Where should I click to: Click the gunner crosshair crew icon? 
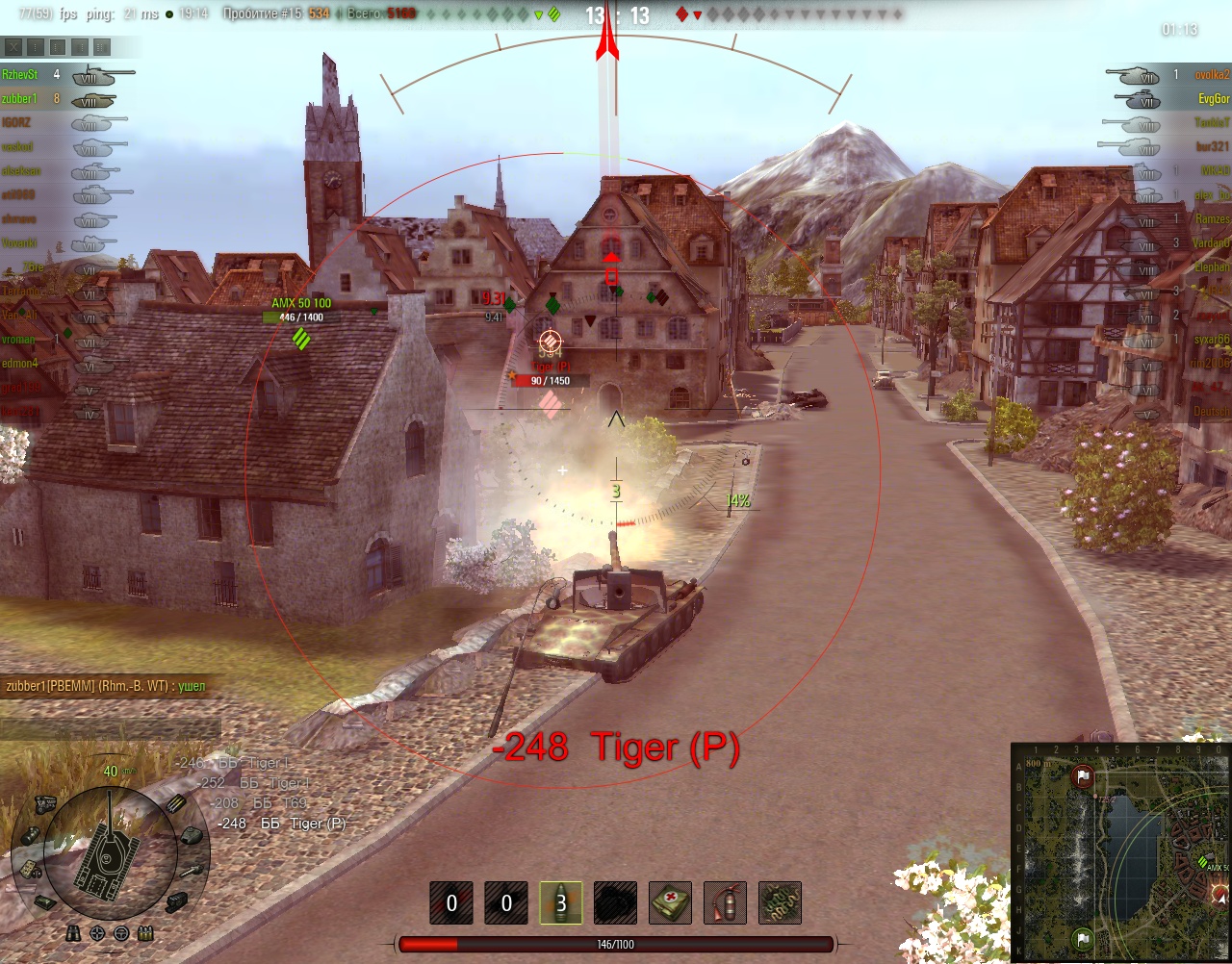97,933
